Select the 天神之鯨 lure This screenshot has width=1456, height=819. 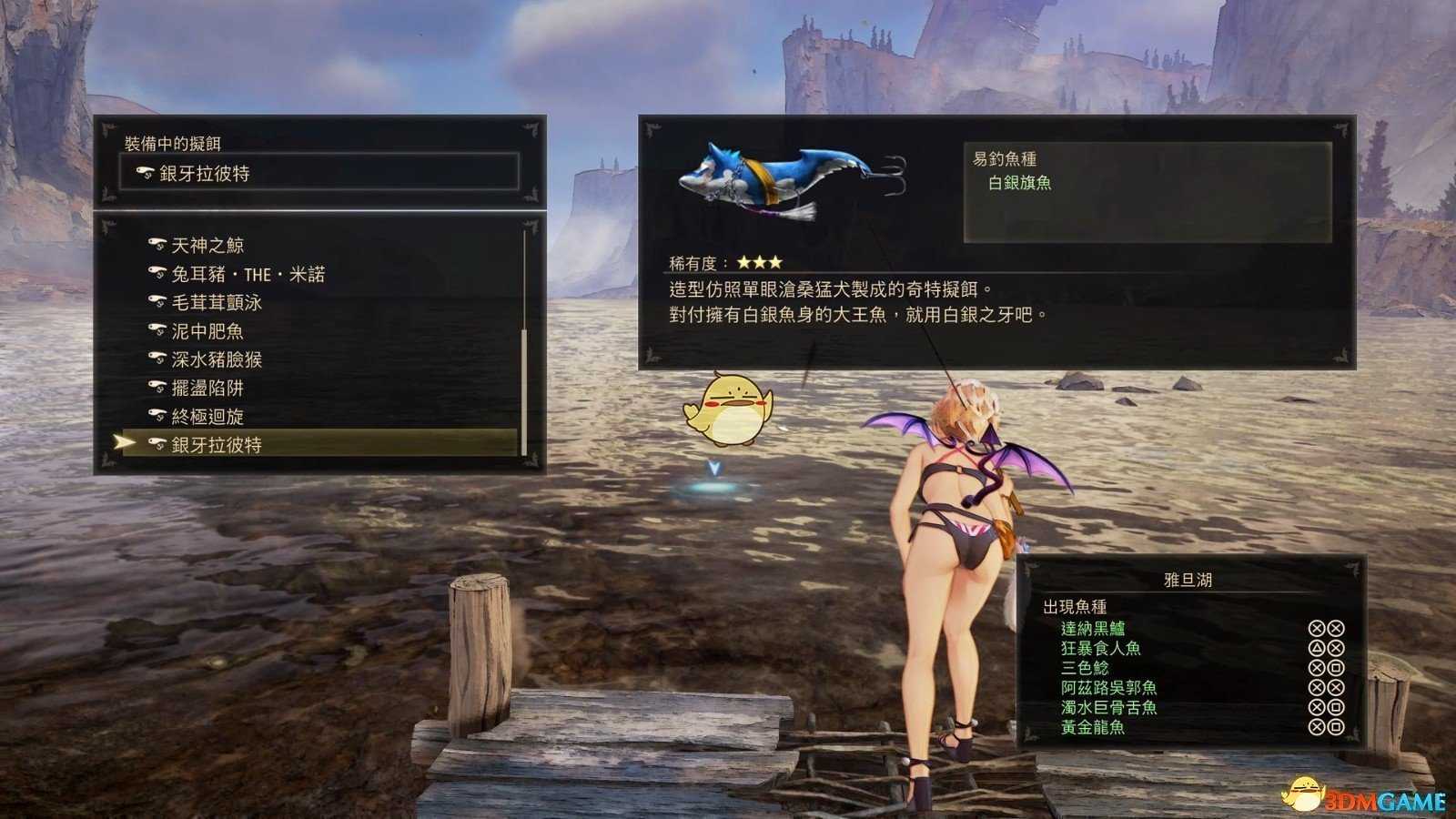pyautogui.click(x=207, y=246)
